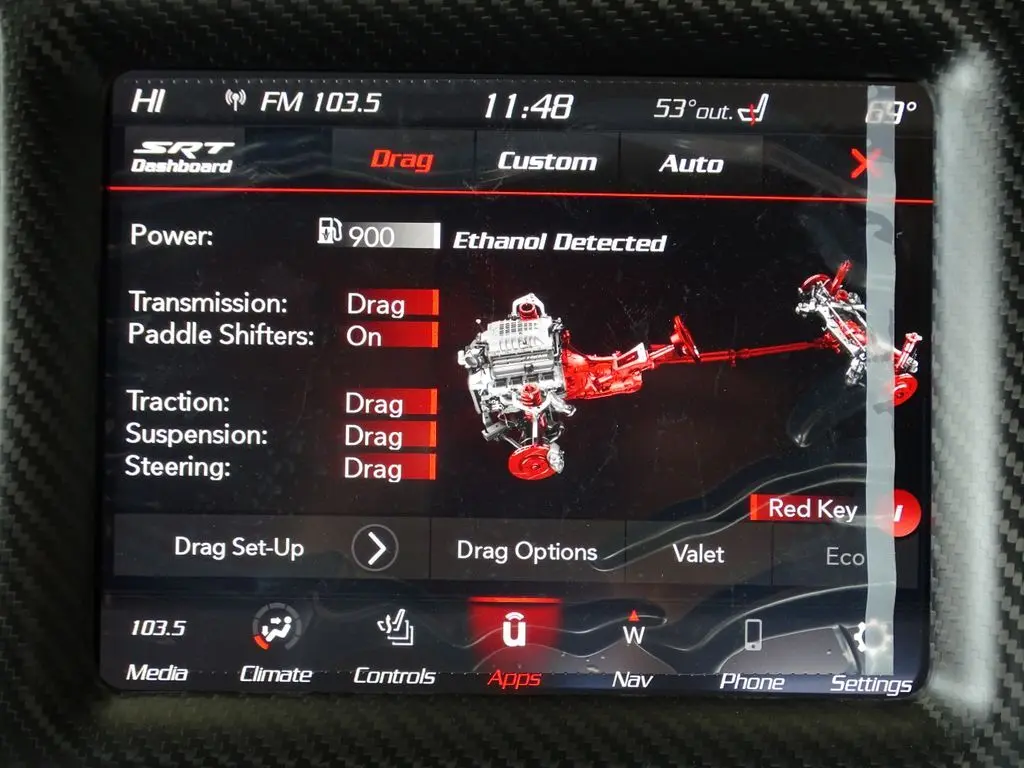Screen dimensions: 1024x768
Task: Switch to the Drag mode tab
Action: 401,159
